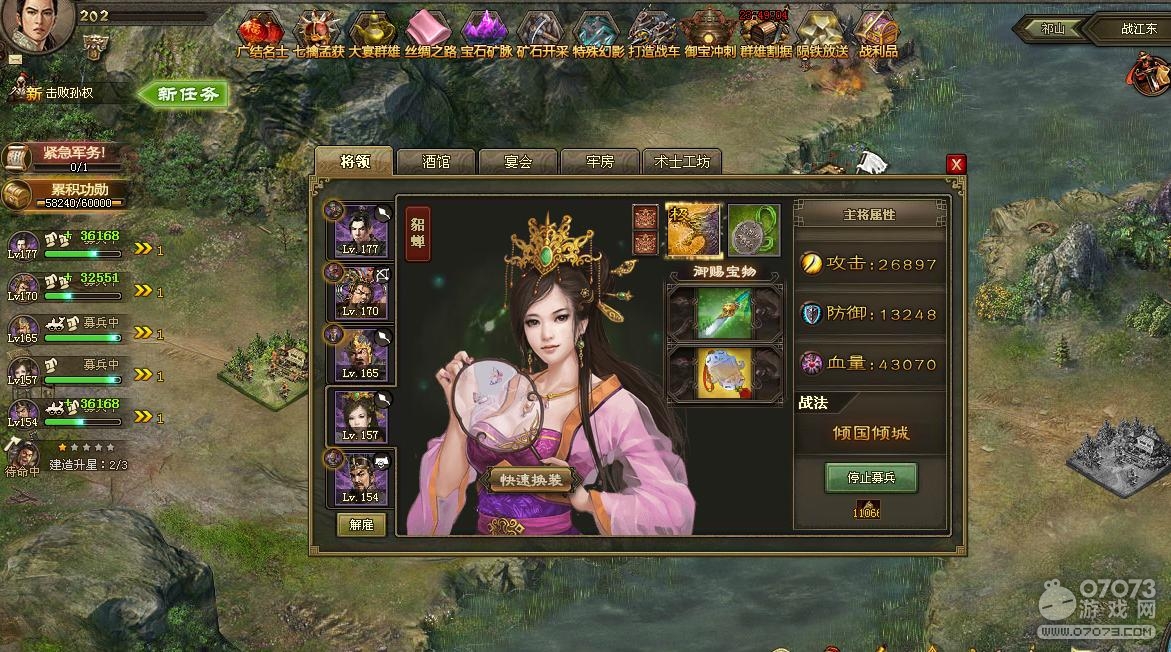This screenshot has width=1171, height=652.
Task: Open the 丝绸之路 event icon
Action: [x=431, y=33]
